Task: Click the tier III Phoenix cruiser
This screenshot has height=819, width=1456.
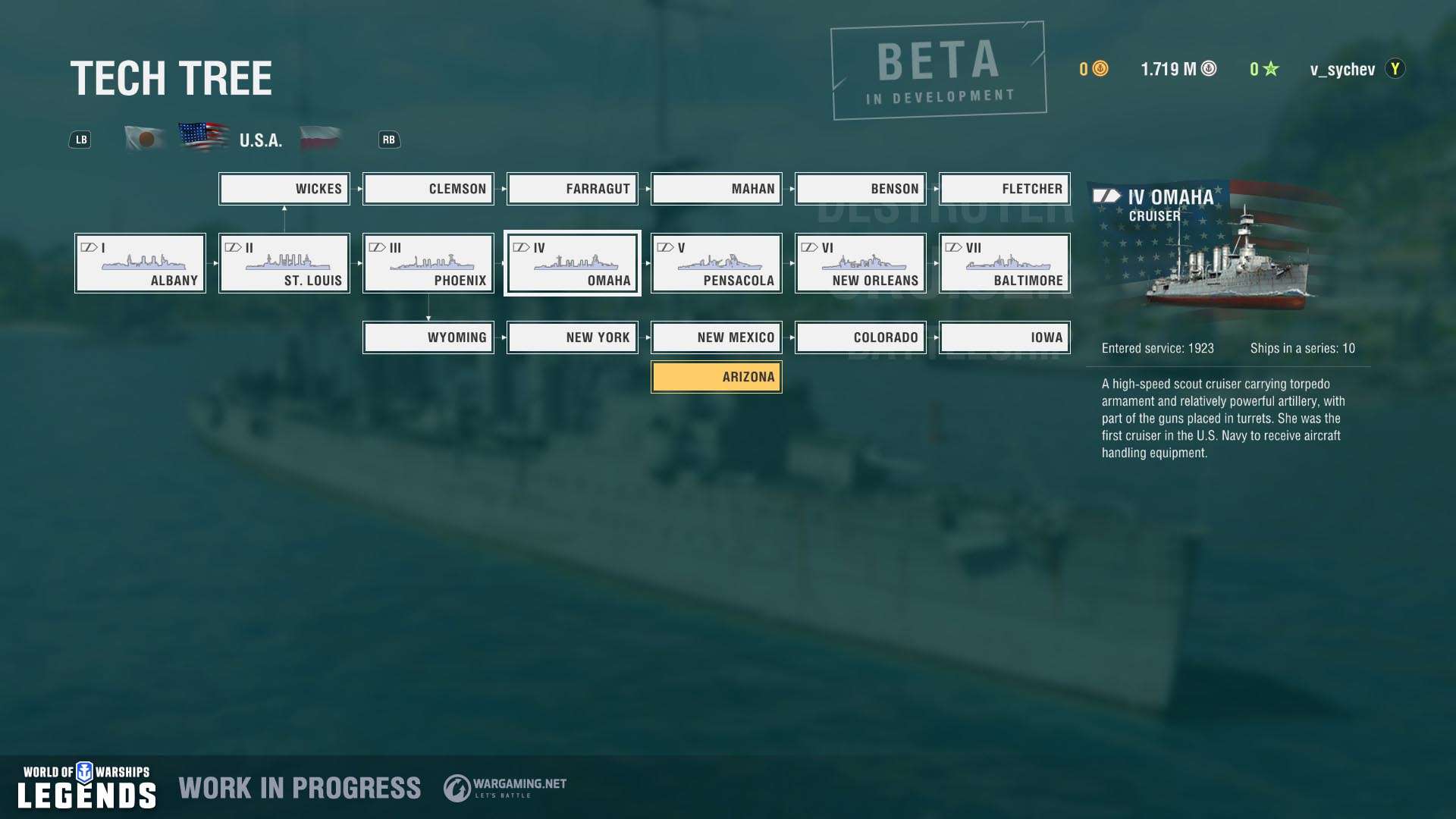Action: 428,263
